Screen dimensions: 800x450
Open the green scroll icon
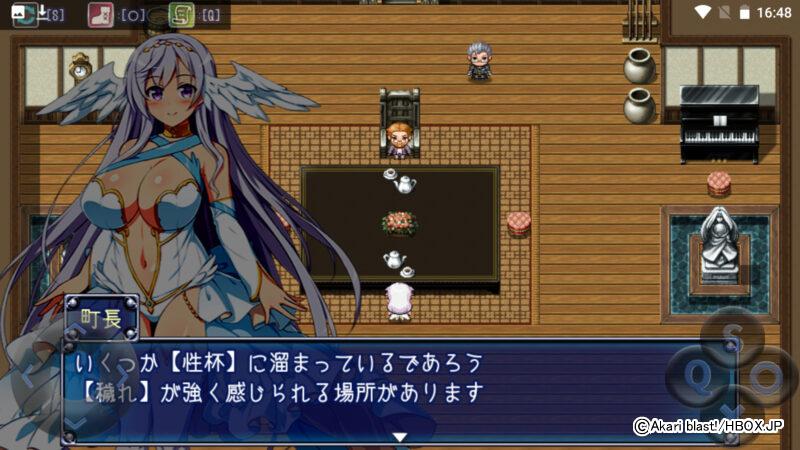(182, 14)
